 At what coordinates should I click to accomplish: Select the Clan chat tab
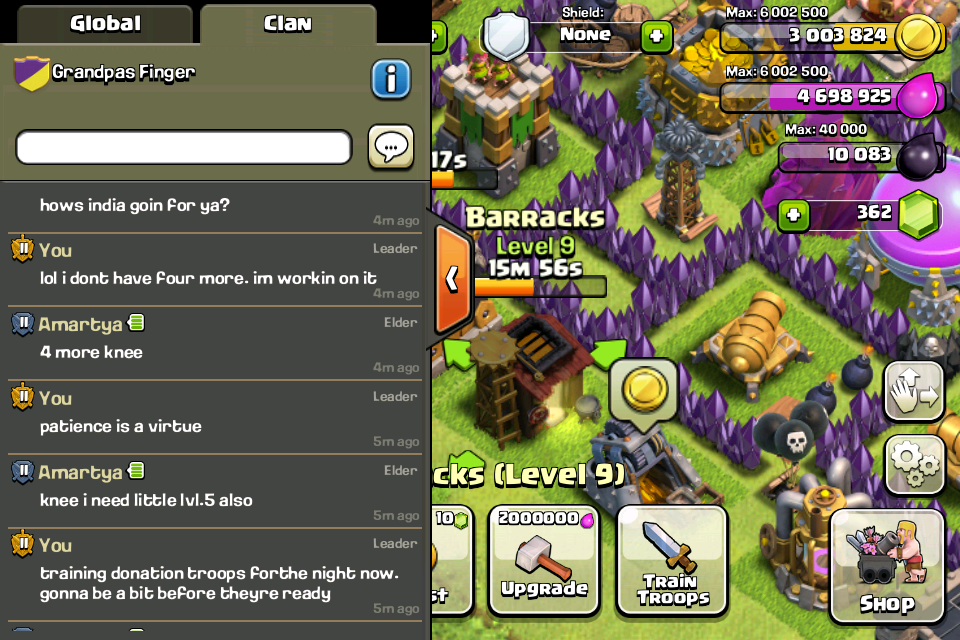click(287, 23)
